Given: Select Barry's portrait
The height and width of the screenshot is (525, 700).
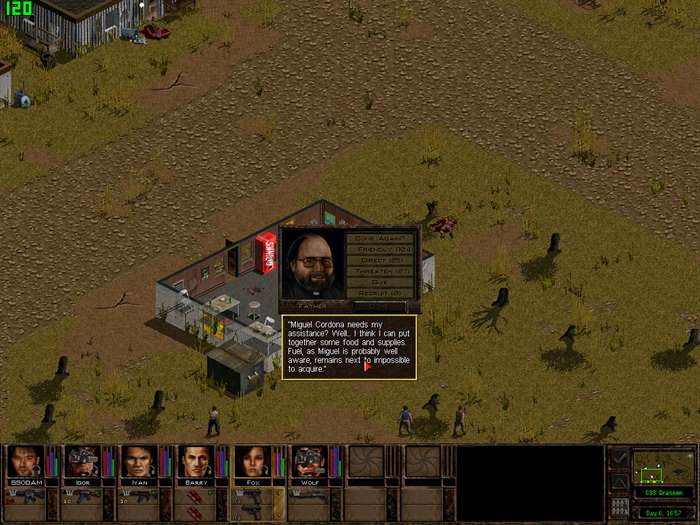Looking at the screenshot, I should point(196,461).
